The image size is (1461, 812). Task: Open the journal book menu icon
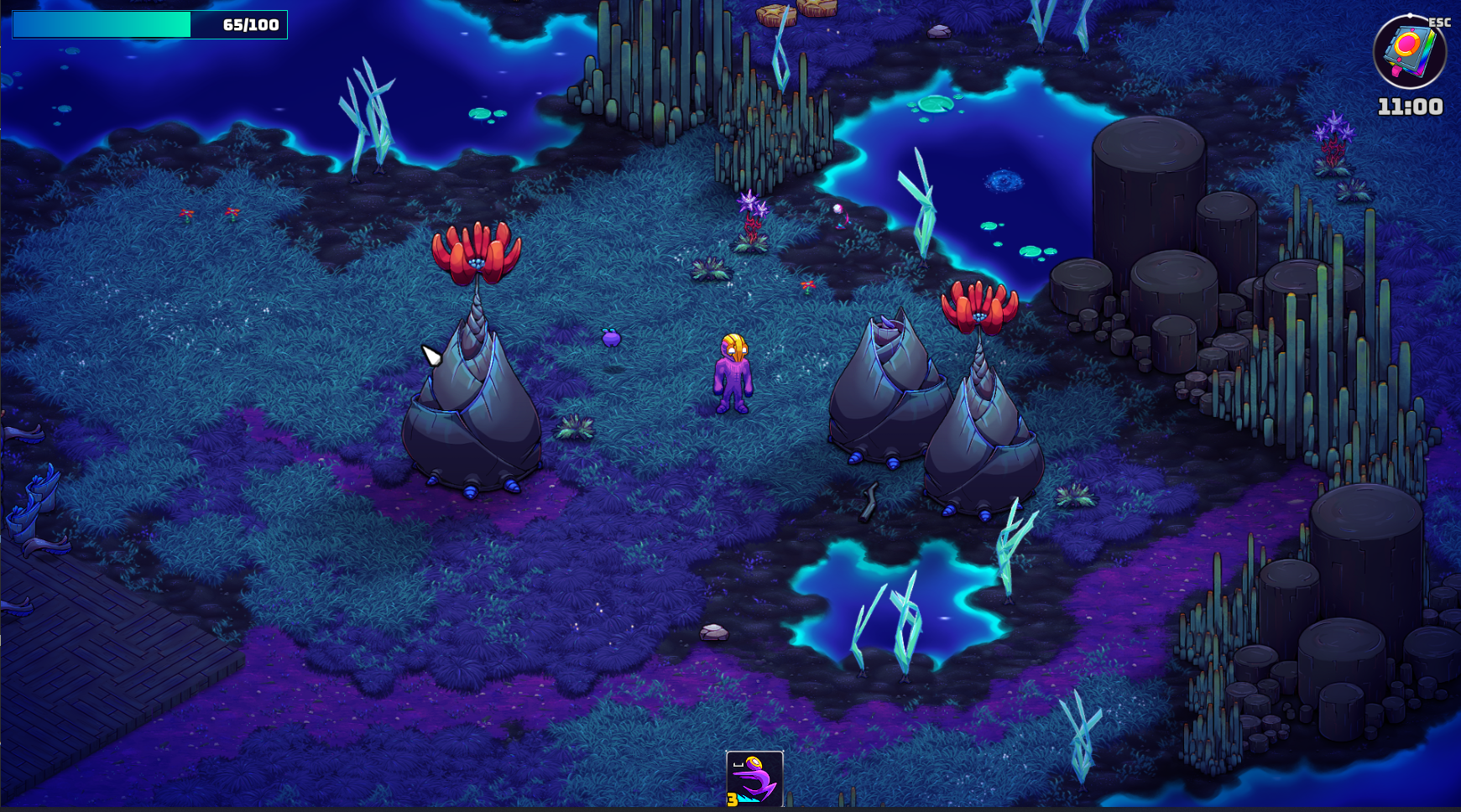[1409, 51]
